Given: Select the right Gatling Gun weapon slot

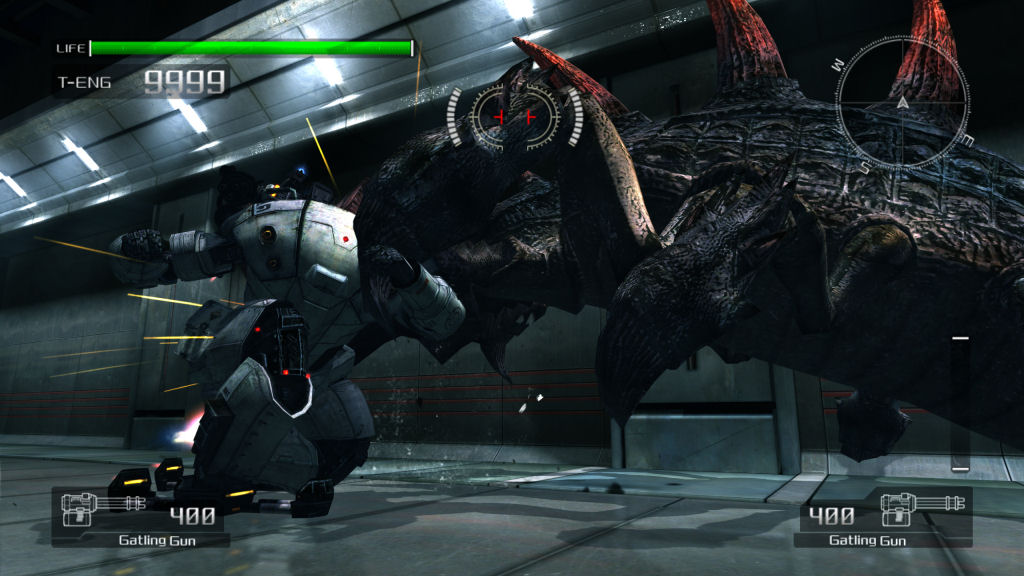Looking at the screenshot, I should 883,517.
